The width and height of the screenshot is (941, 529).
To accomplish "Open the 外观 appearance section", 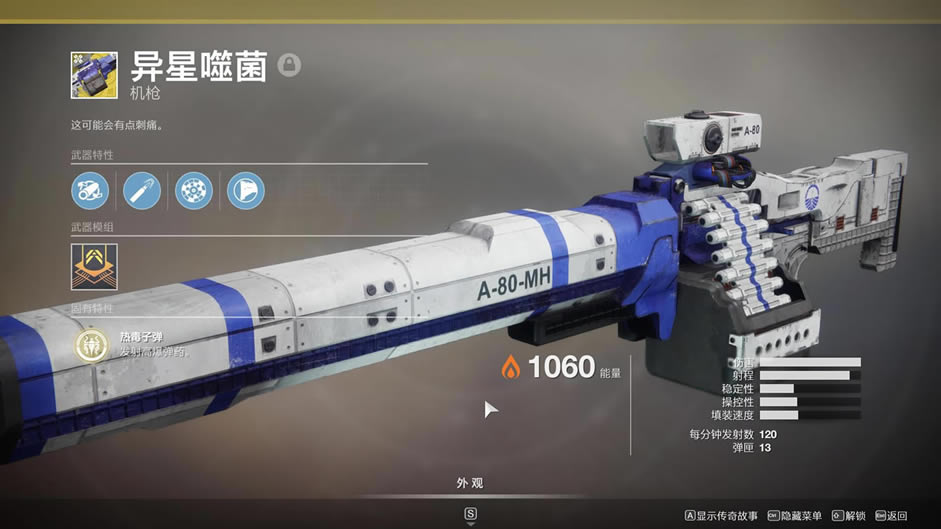I will 470,484.
